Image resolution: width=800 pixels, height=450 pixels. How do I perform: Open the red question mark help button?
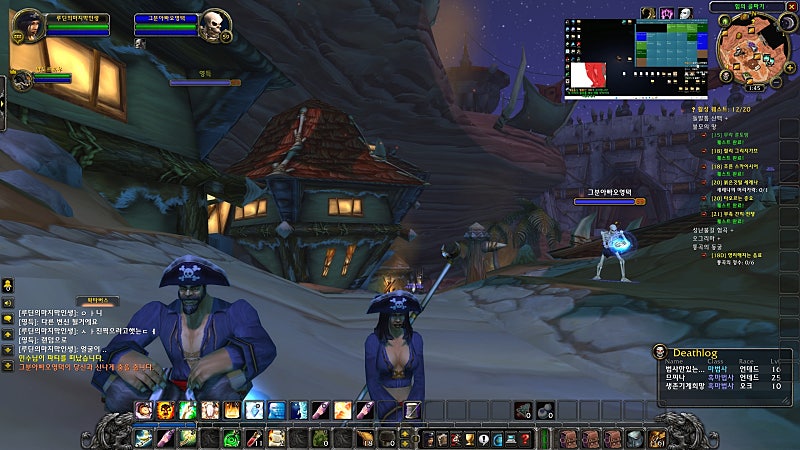(526, 438)
